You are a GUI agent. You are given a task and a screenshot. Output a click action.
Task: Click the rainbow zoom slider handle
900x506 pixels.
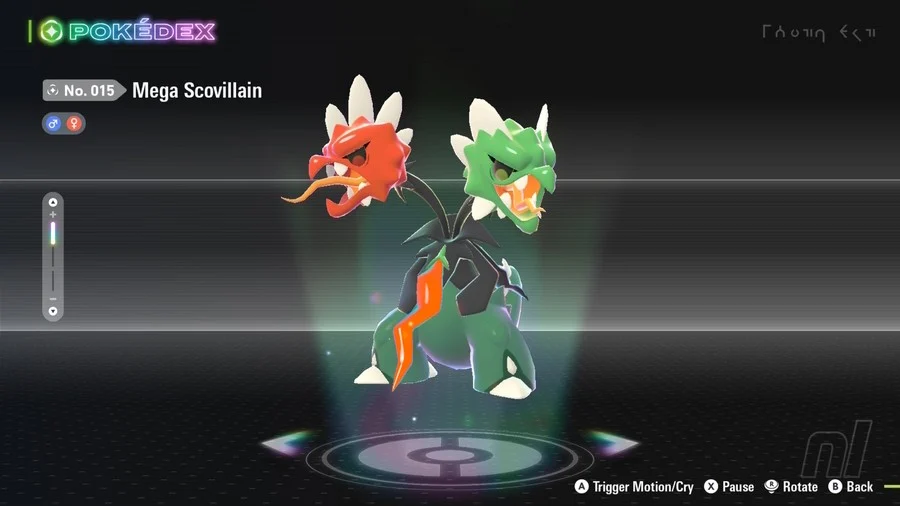53,235
